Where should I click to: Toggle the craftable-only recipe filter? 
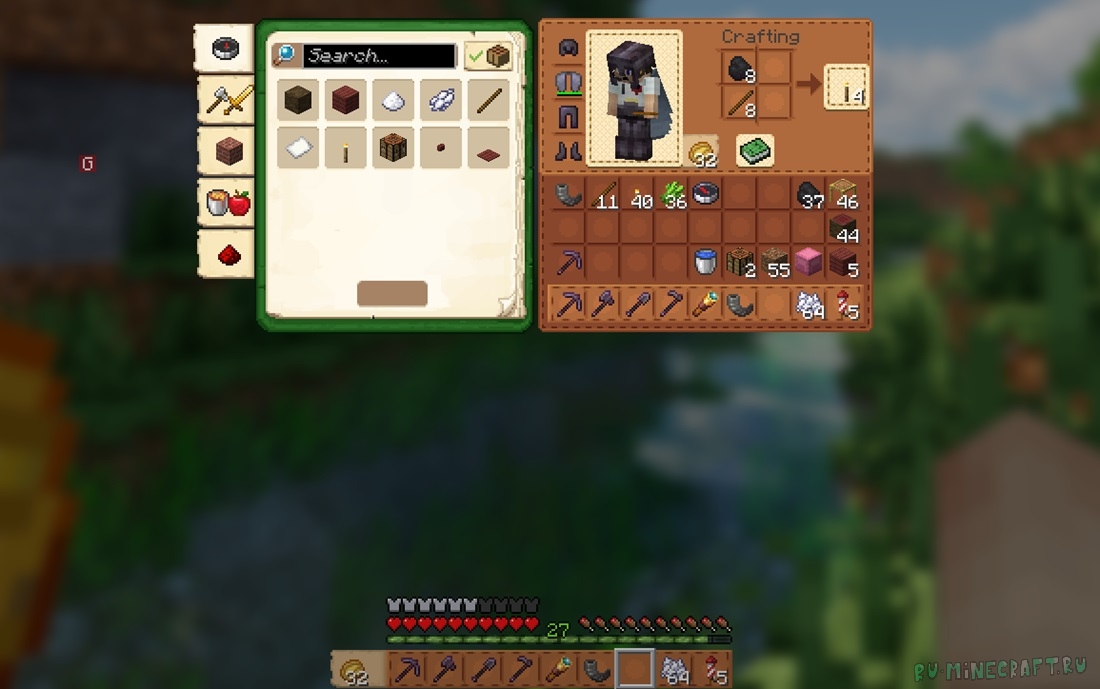(x=489, y=56)
